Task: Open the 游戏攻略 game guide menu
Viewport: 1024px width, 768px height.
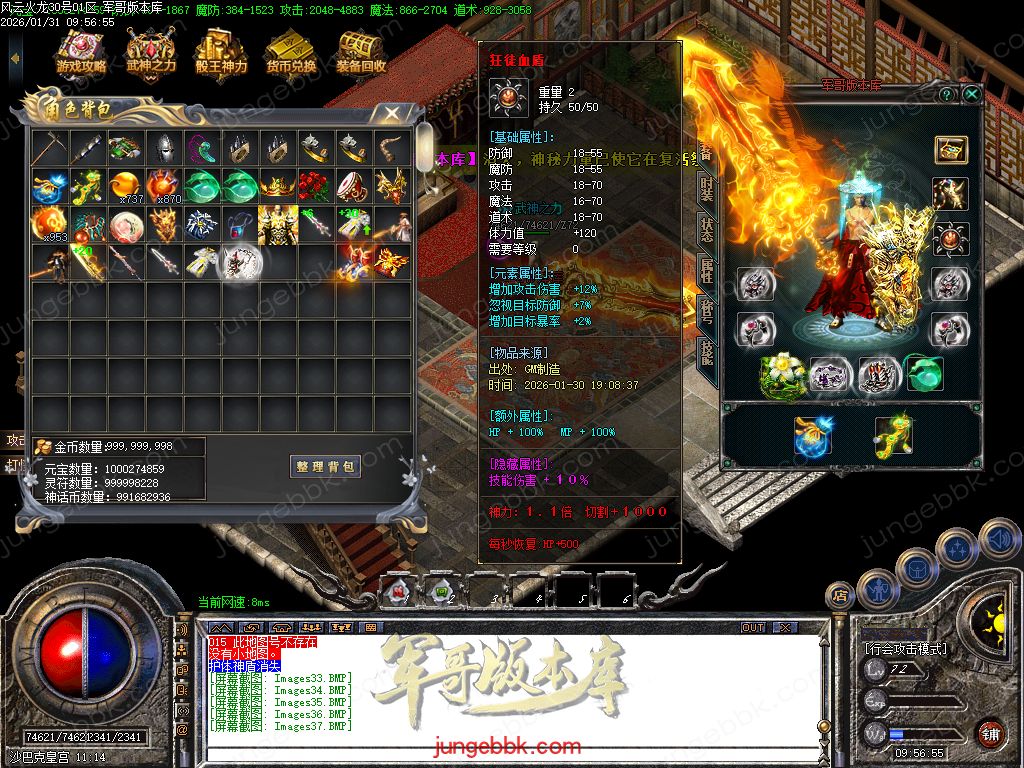Action: tap(81, 52)
